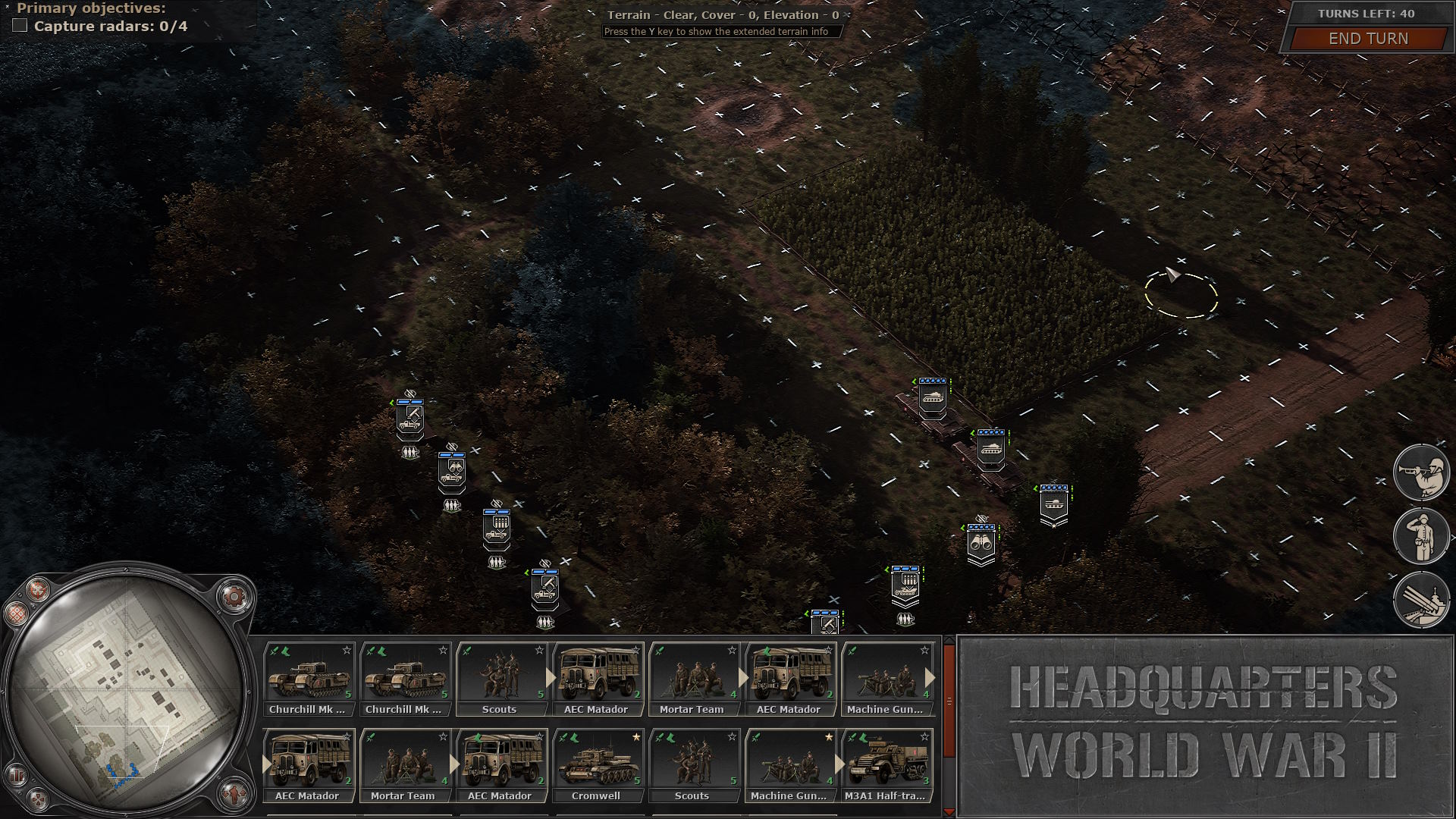Toggle the gold star on the Cromwell card
The image size is (1456, 819).
click(x=635, y=737)
